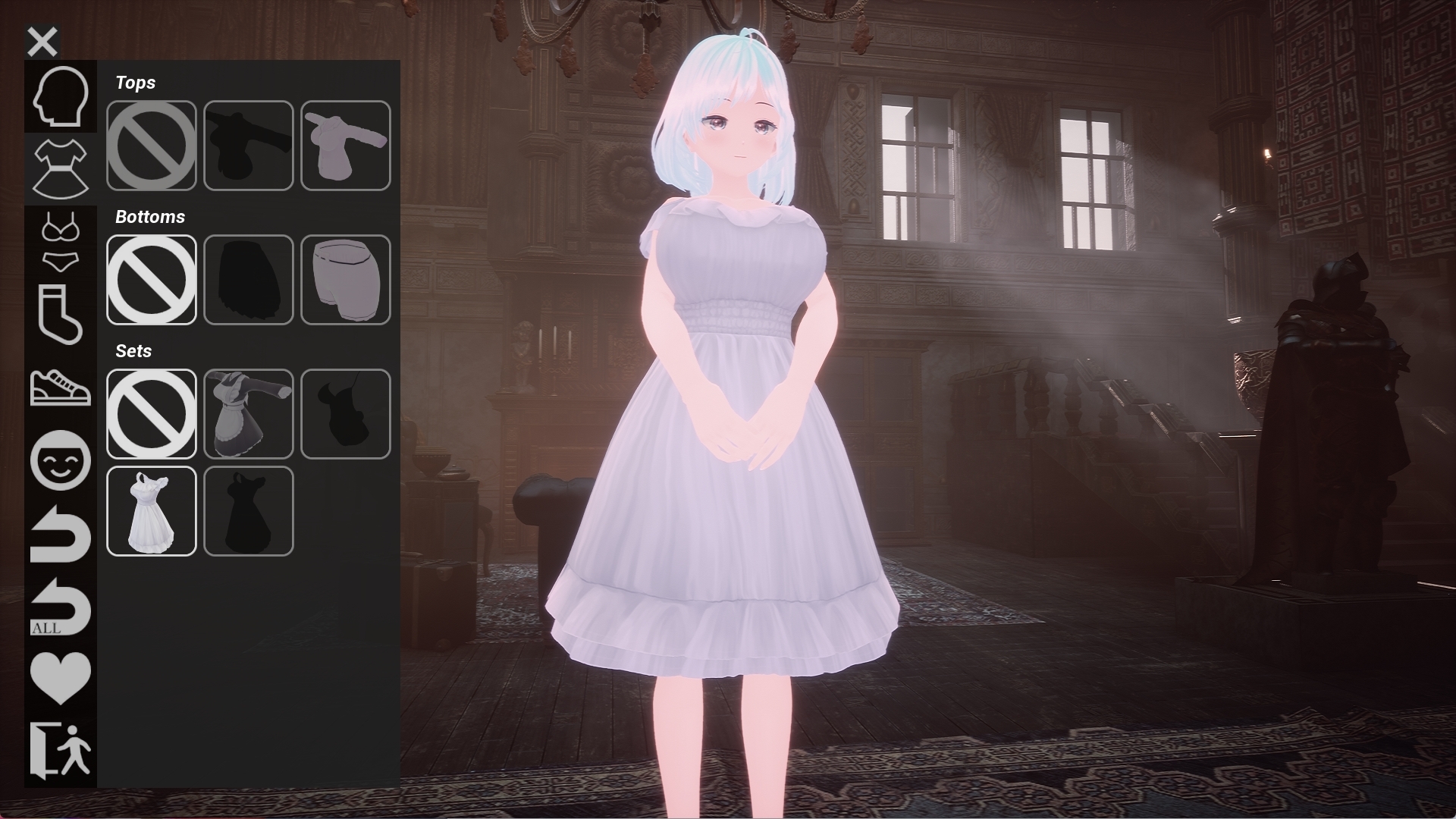Open the shoes category tab
The width and height of the screenshot is (1456, 819).
[61, 387]
